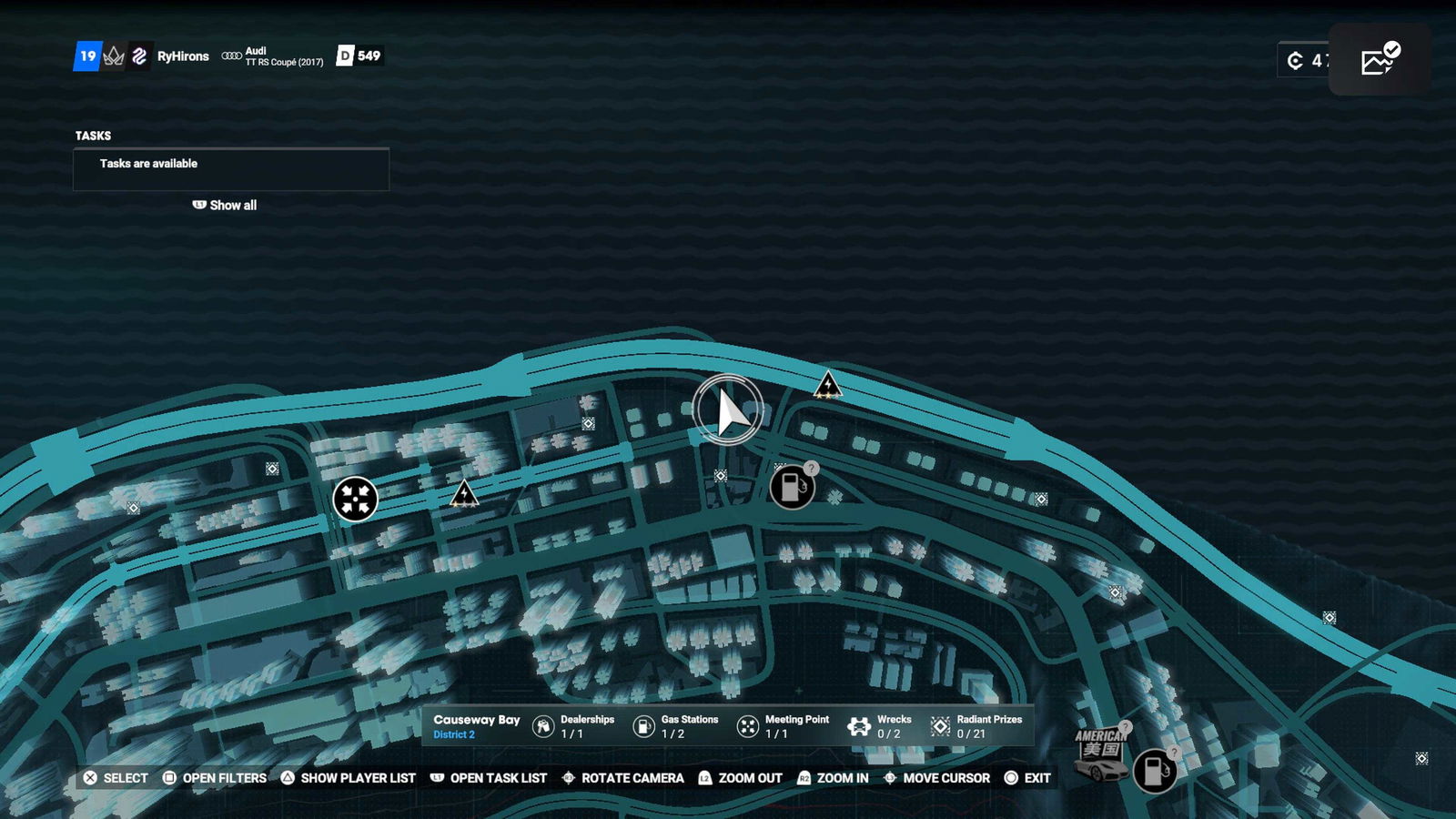Click the picture checkmark icon at top right

pos(1380,60)
